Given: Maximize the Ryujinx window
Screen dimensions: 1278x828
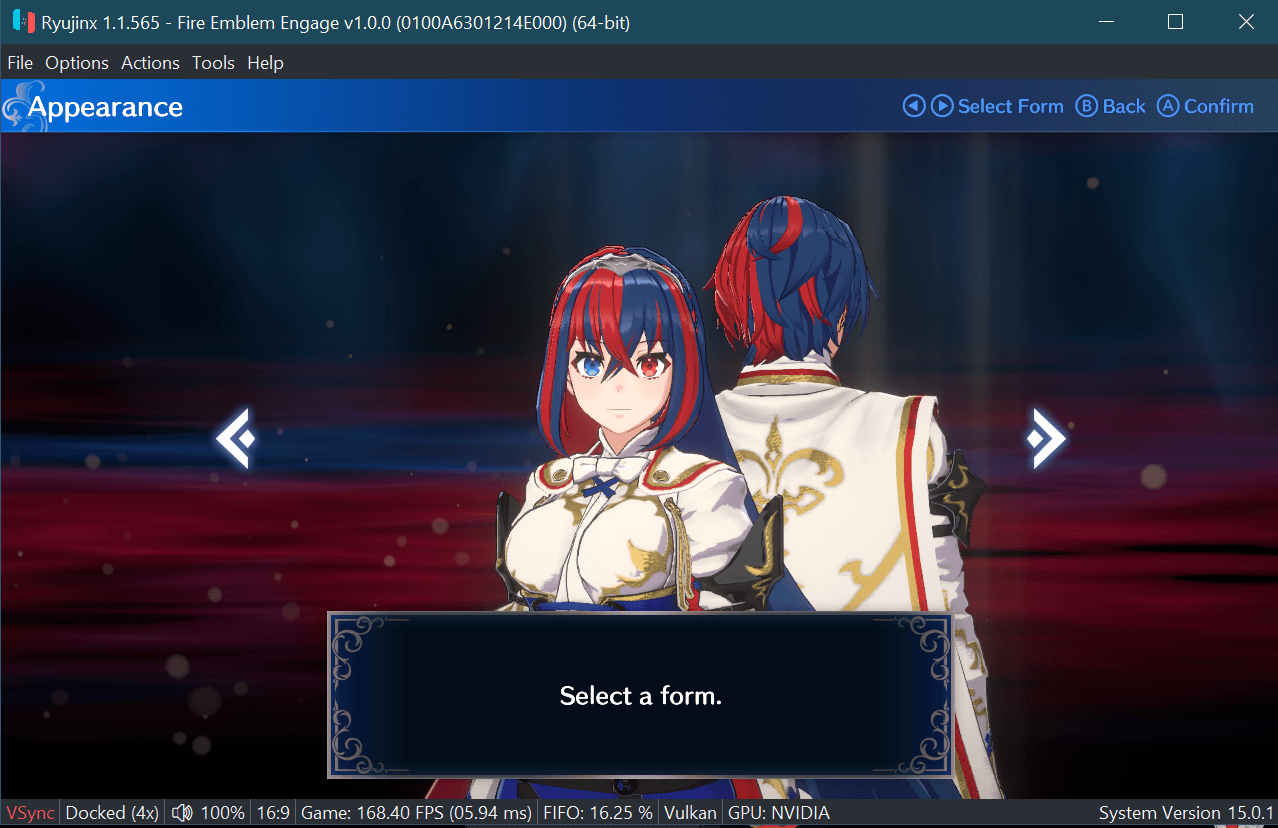Looking at the screenshot, I should click(1175, 22).
